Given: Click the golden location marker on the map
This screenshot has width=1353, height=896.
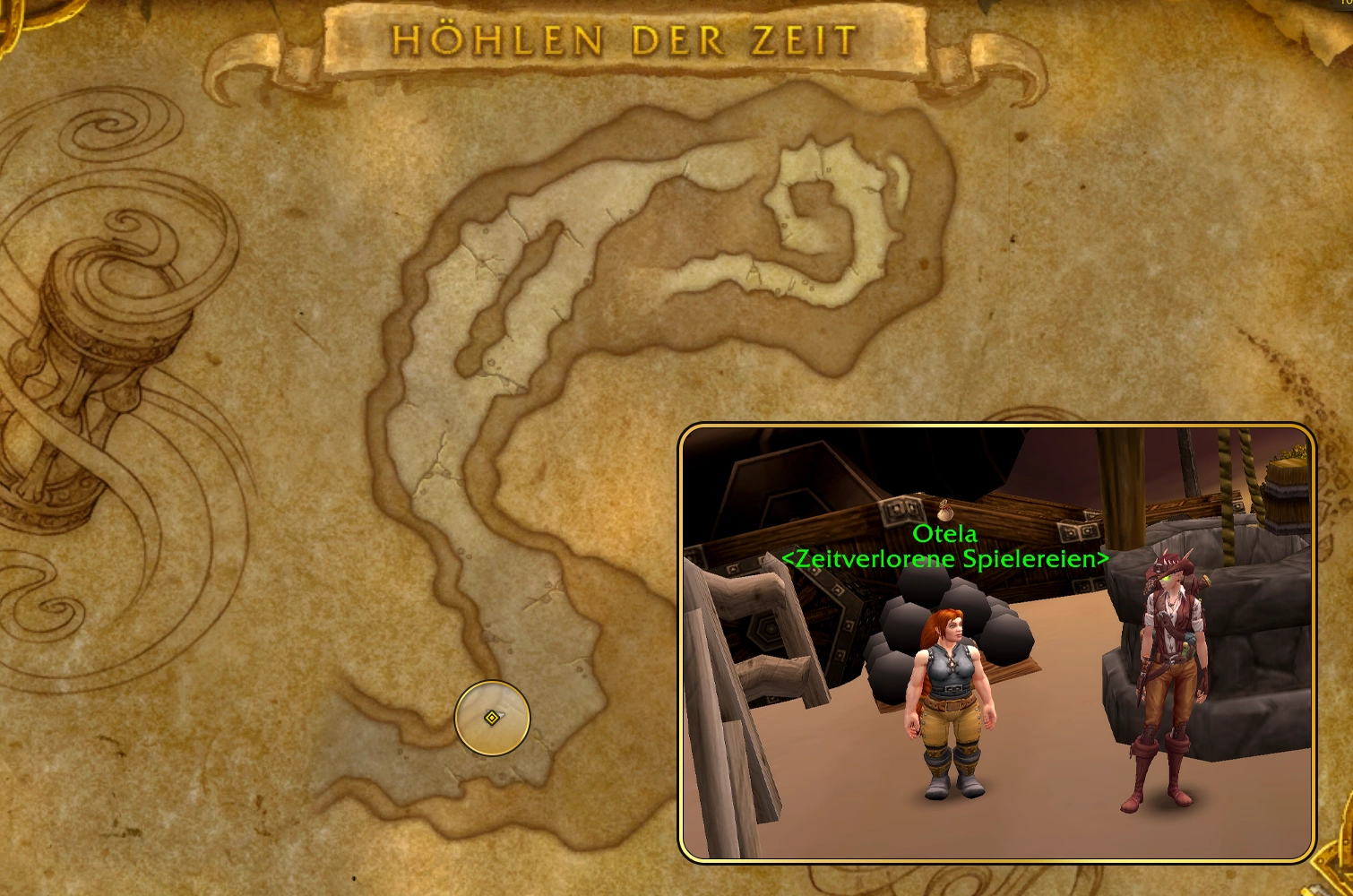Looking at the screenshot, I should 492,718.
